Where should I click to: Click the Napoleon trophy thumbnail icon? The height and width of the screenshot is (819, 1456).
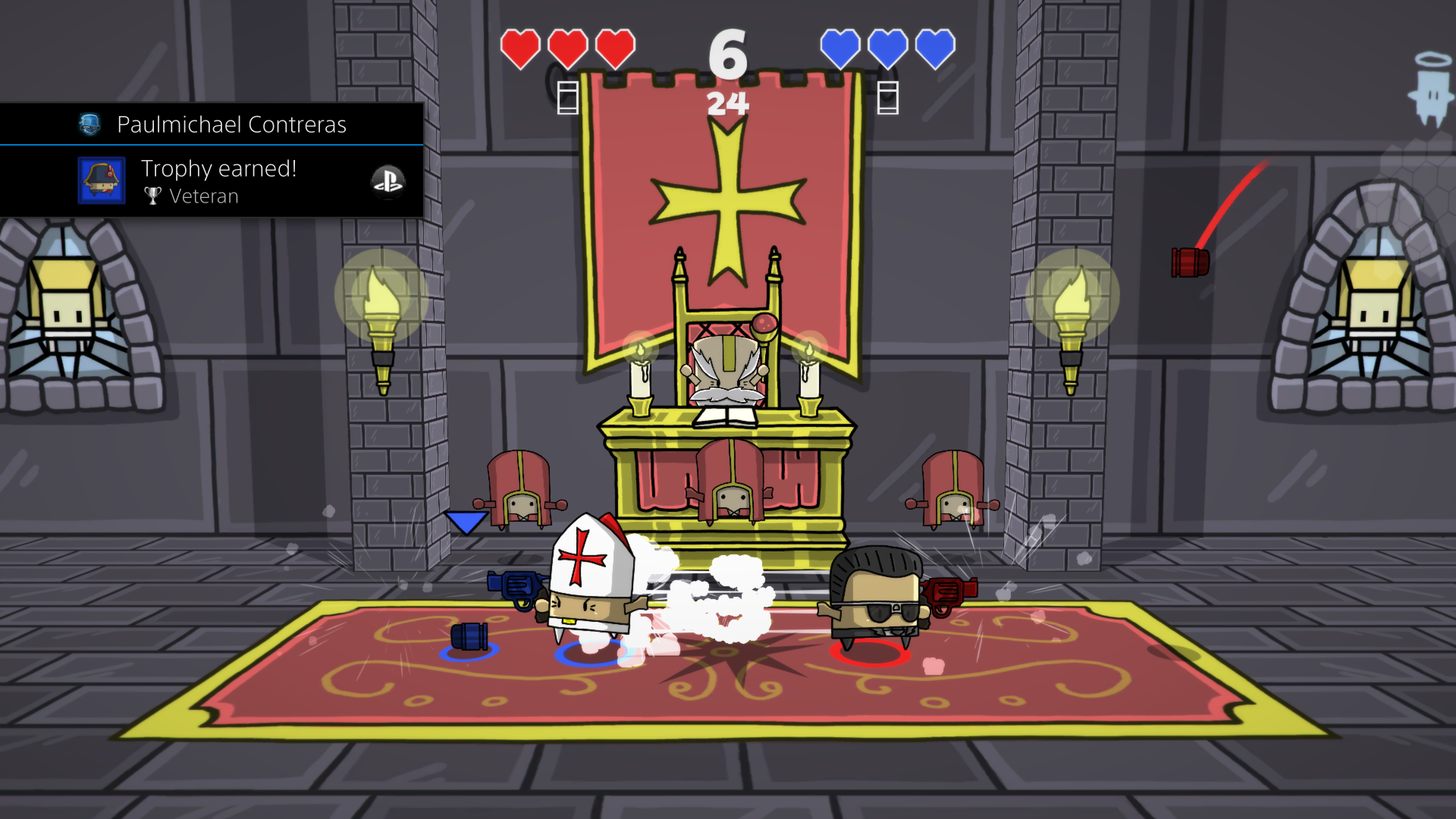[x=101, y=181]
